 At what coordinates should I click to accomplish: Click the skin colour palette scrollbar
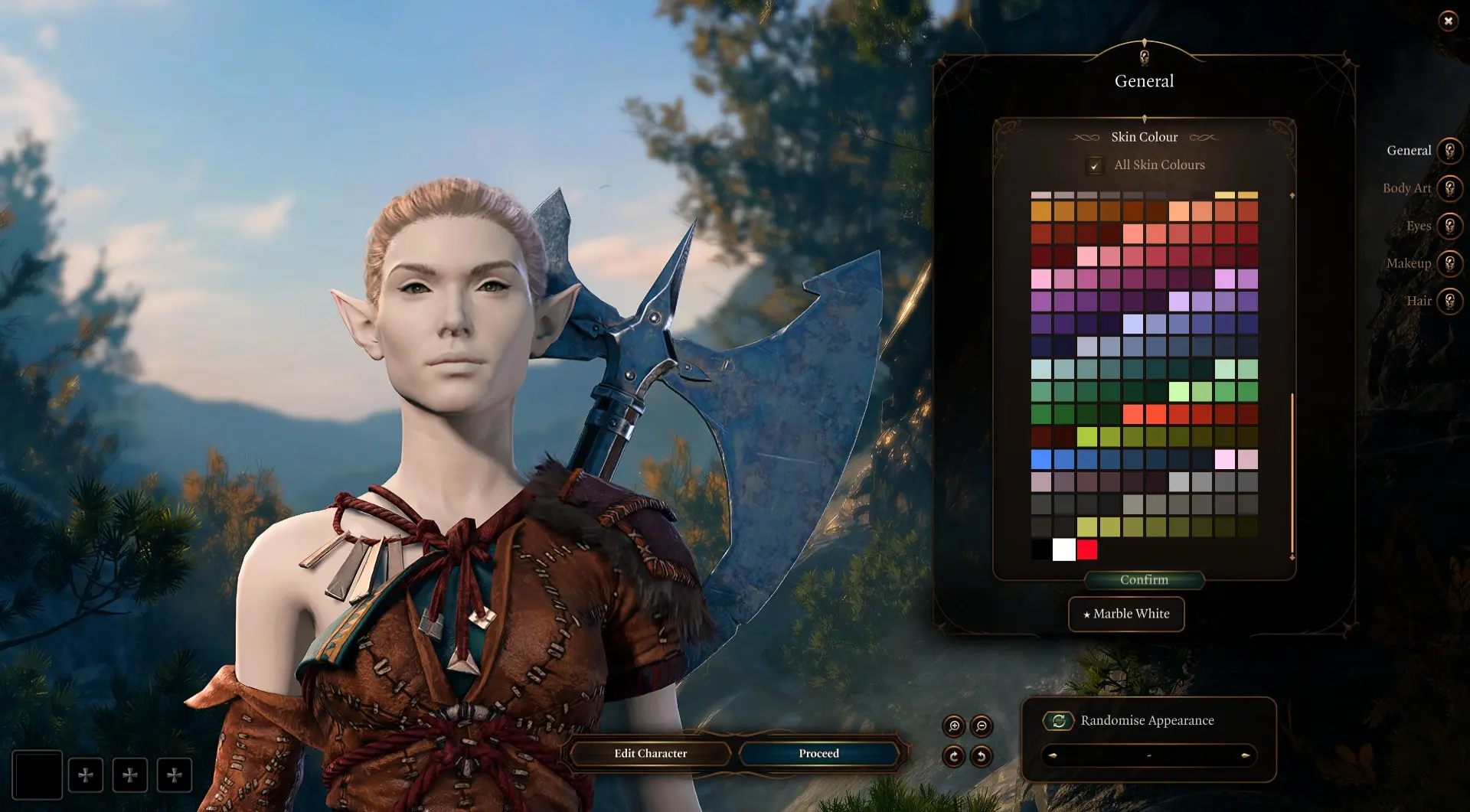(1292, 474)
